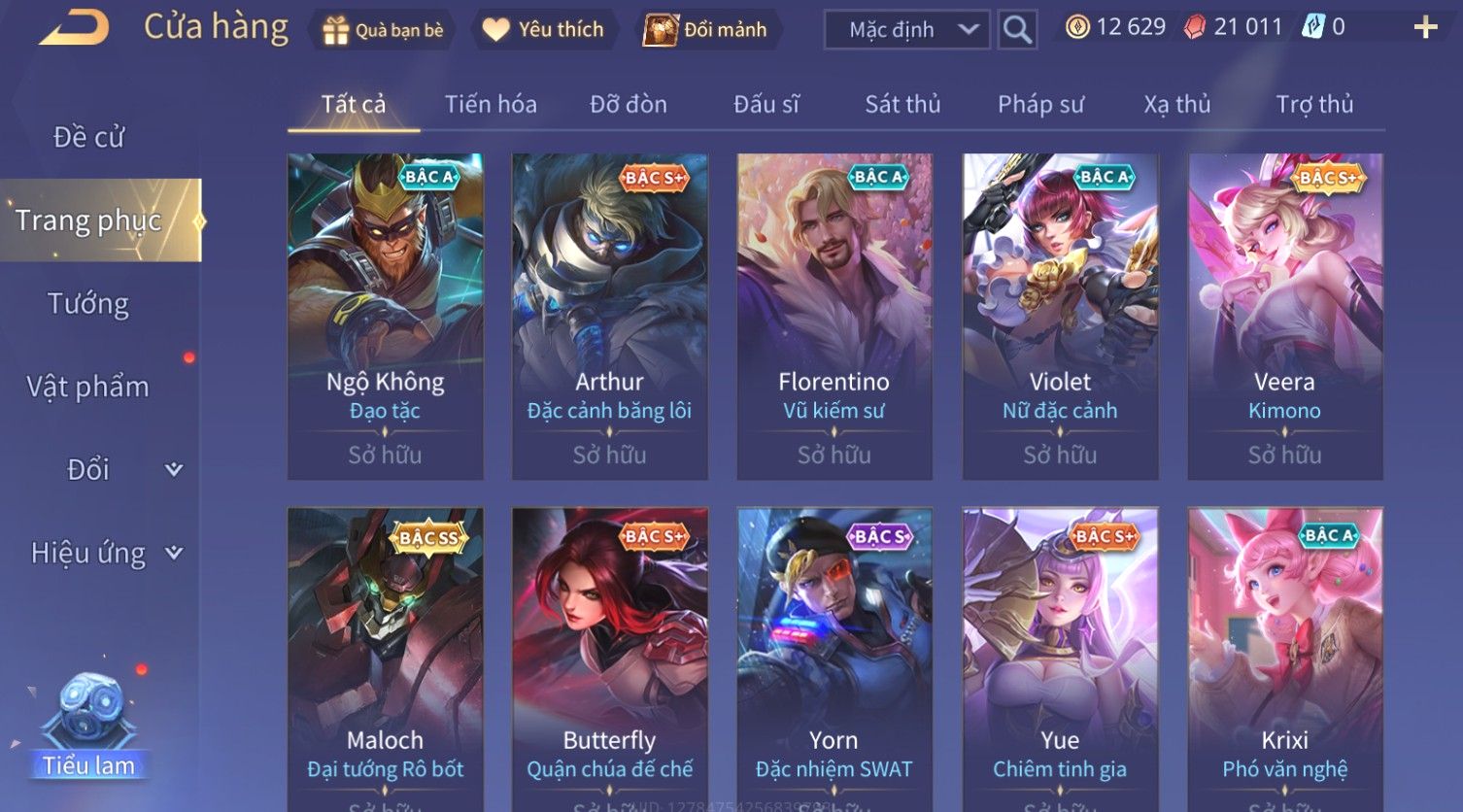Open Quà bạn bè gift menu
Screen dimensions: 1463x812
coord(382,30)
